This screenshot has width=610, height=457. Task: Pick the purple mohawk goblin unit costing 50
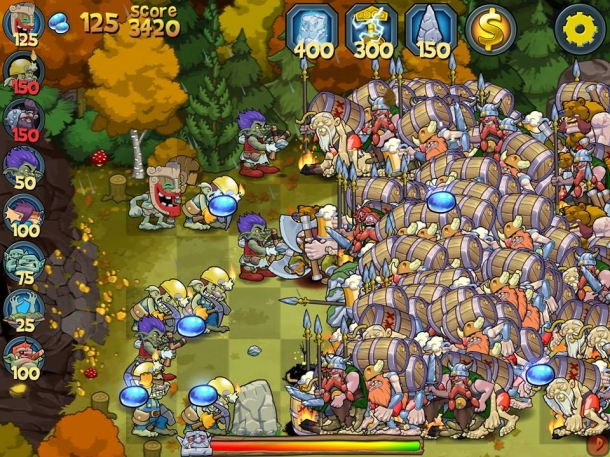point(22,164)
